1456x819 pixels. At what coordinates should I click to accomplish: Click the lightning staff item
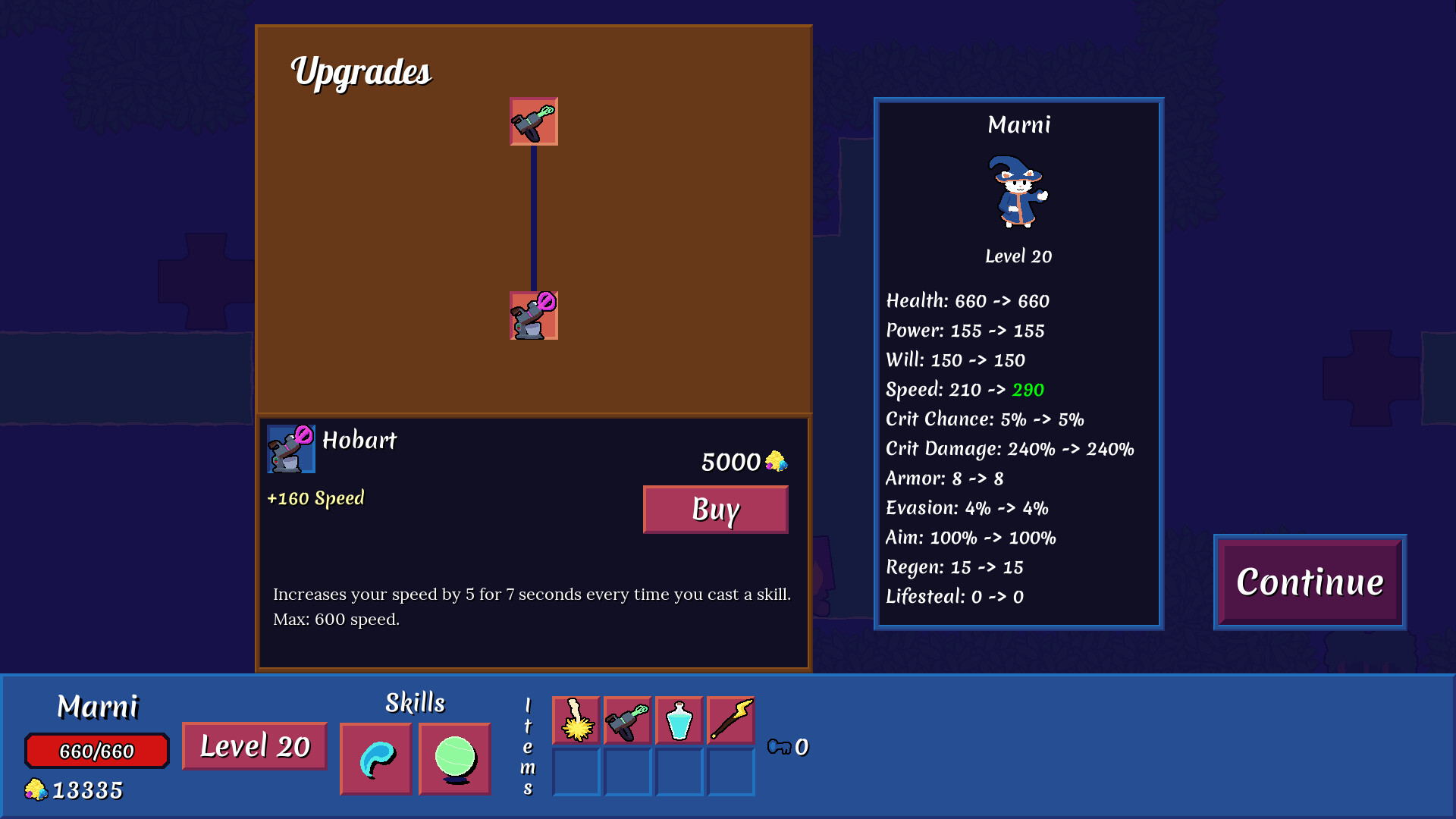point(730,720)
